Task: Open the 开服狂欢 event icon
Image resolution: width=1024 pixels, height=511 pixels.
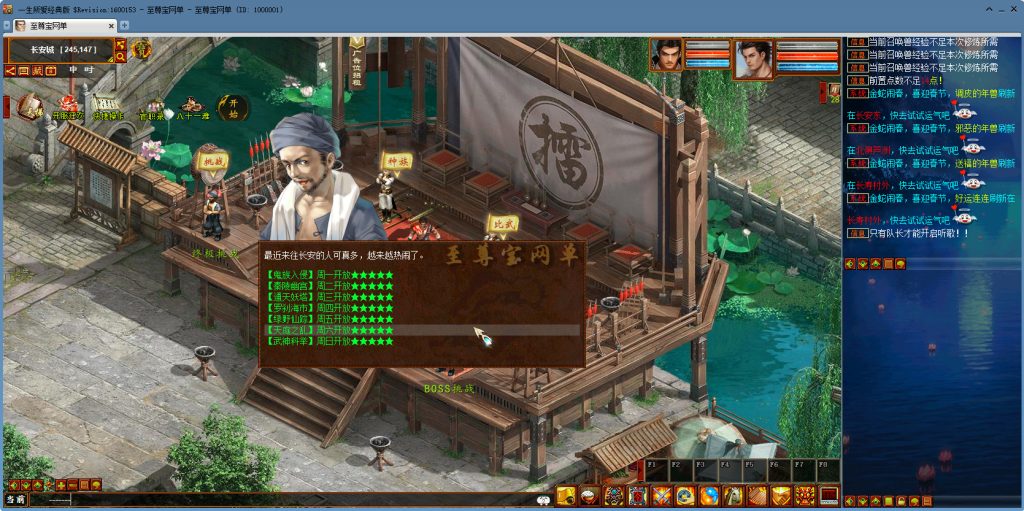Action: coord(67,105)
